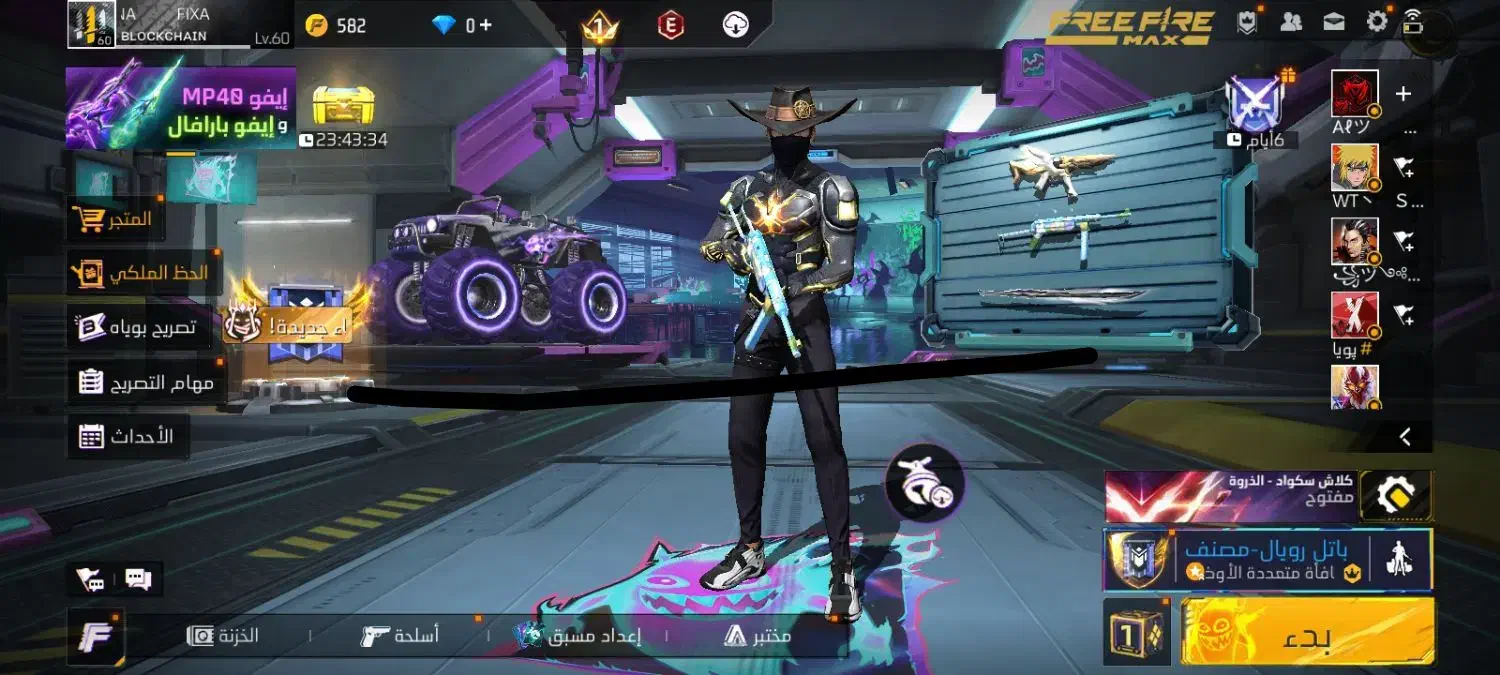Open the settings gear icon
Viewport: 1500px width, 675px height.
pyautogui.click(x=1377, y=22)
